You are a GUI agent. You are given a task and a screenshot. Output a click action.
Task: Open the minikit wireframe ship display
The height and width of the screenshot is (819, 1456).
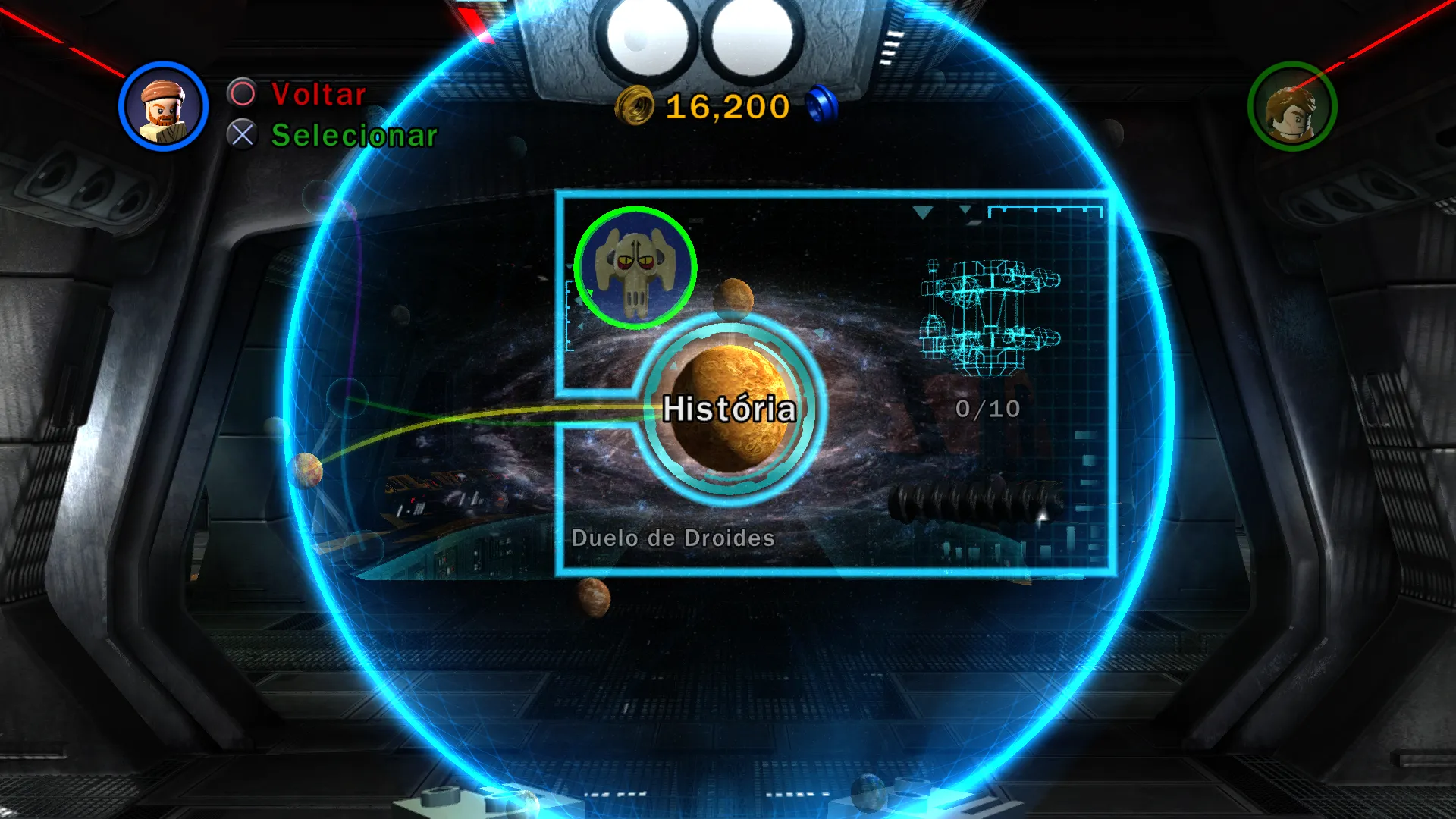989,318
